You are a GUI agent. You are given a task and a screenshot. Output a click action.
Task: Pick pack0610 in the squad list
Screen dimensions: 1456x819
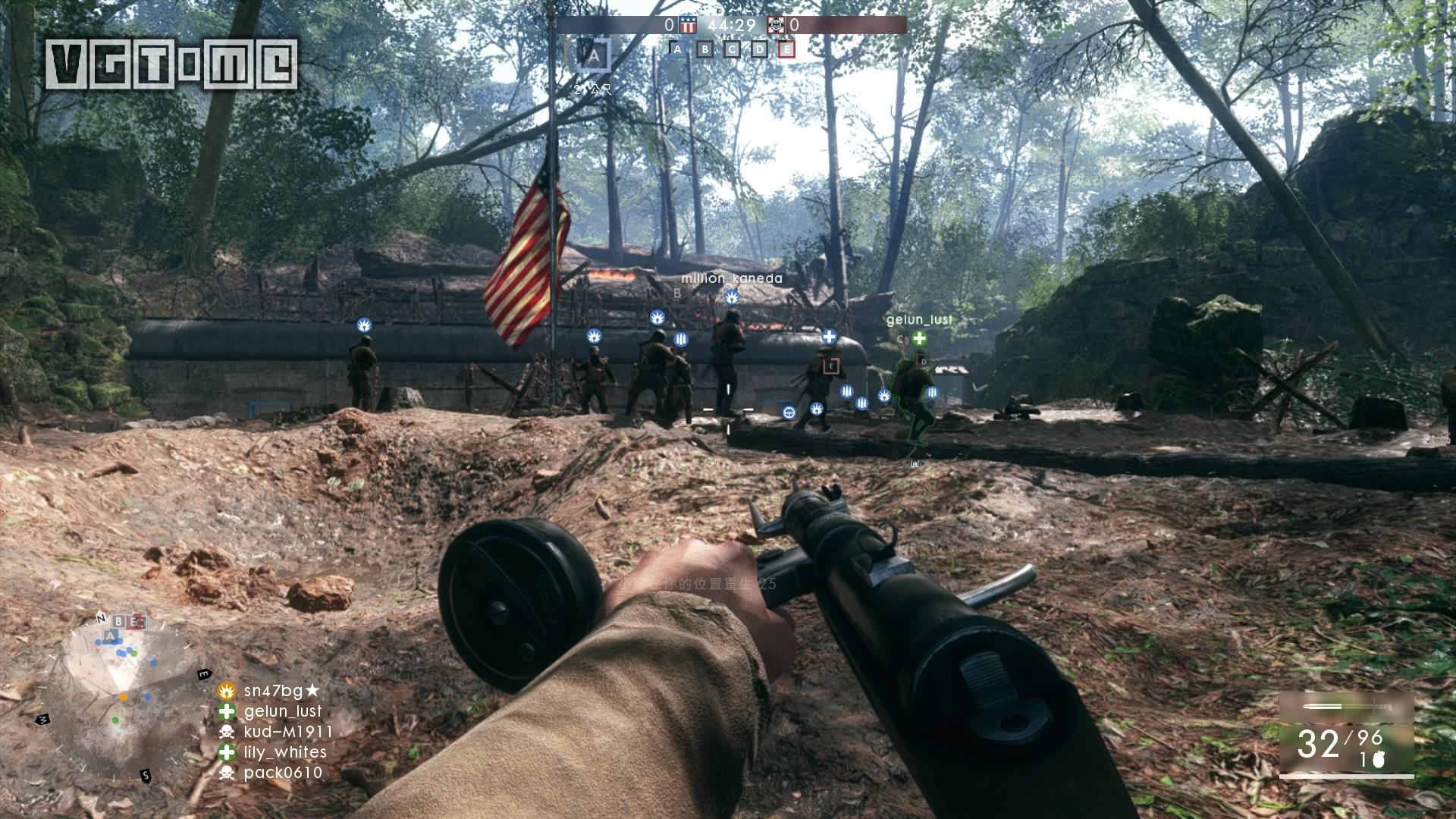point(283,773)
